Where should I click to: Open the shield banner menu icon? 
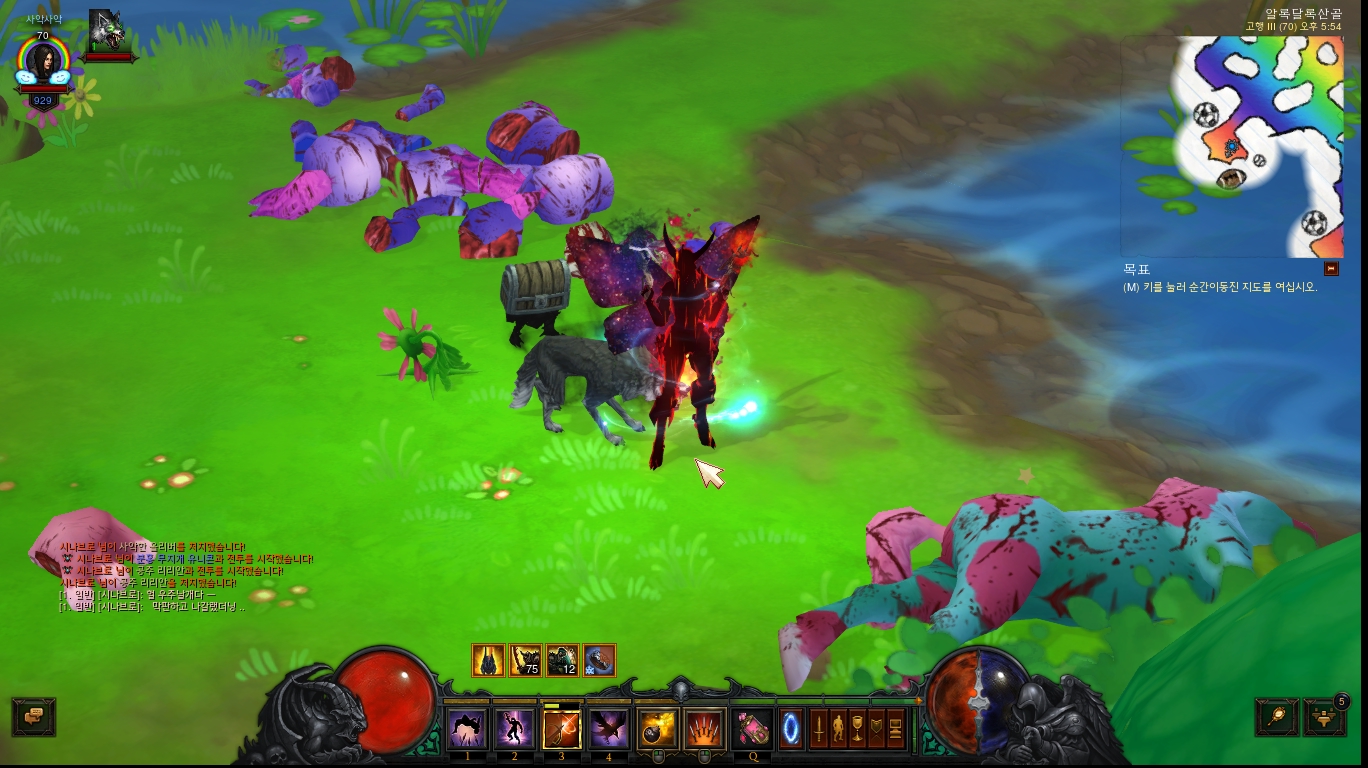pos(876,729)
